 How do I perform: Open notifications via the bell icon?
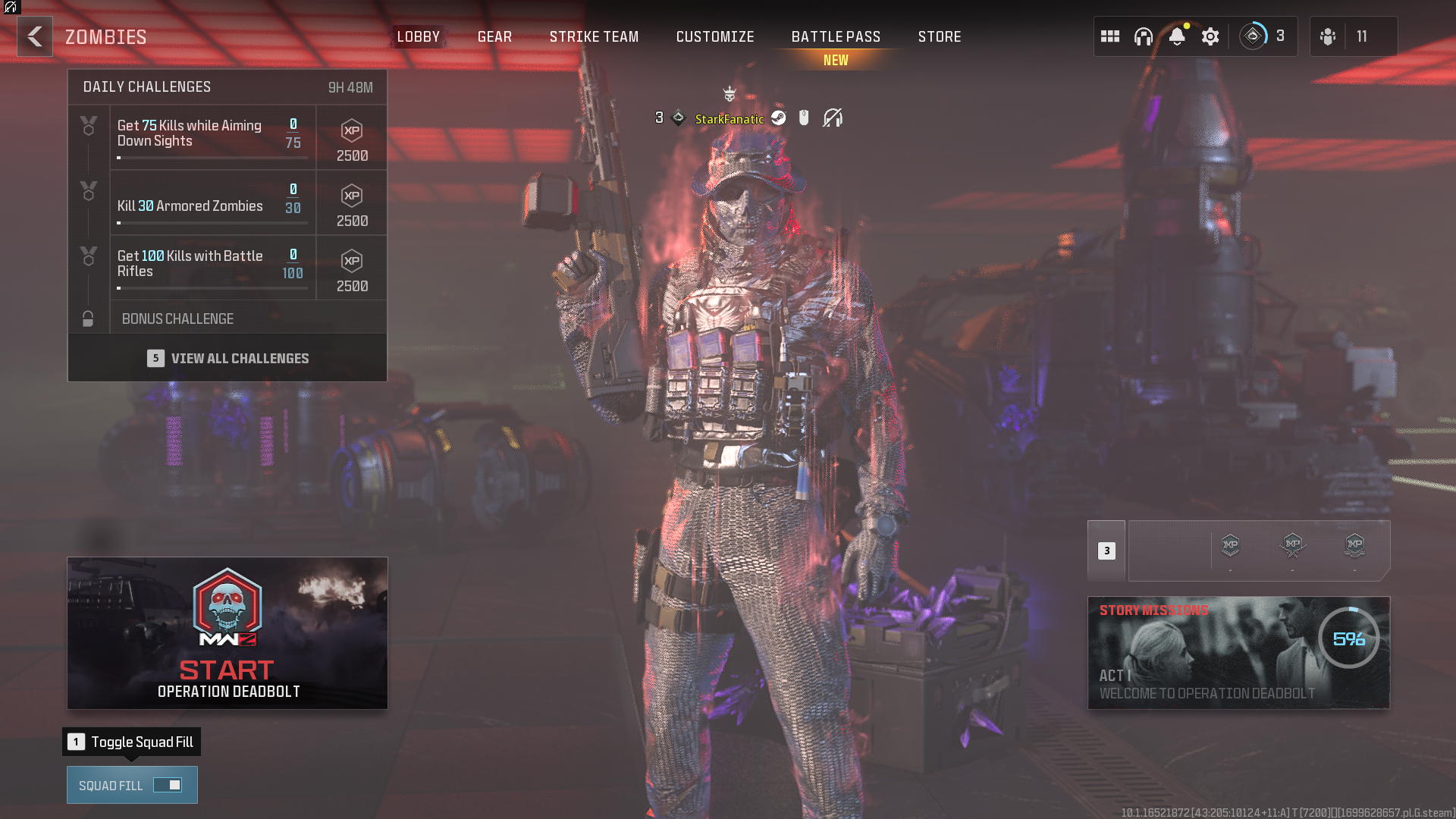[x=1178, y=36]
